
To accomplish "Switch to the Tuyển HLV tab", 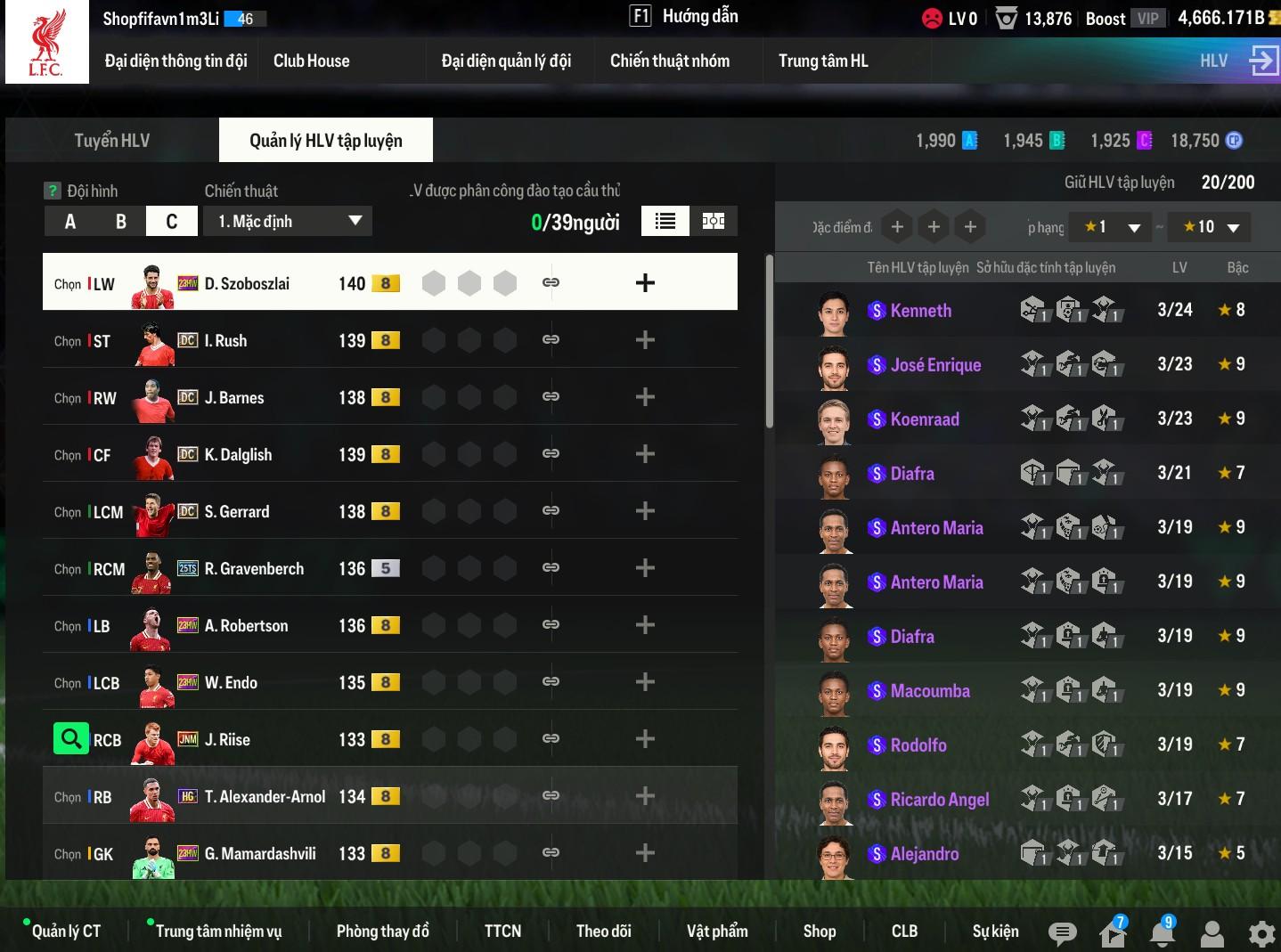I will (112, 141).
